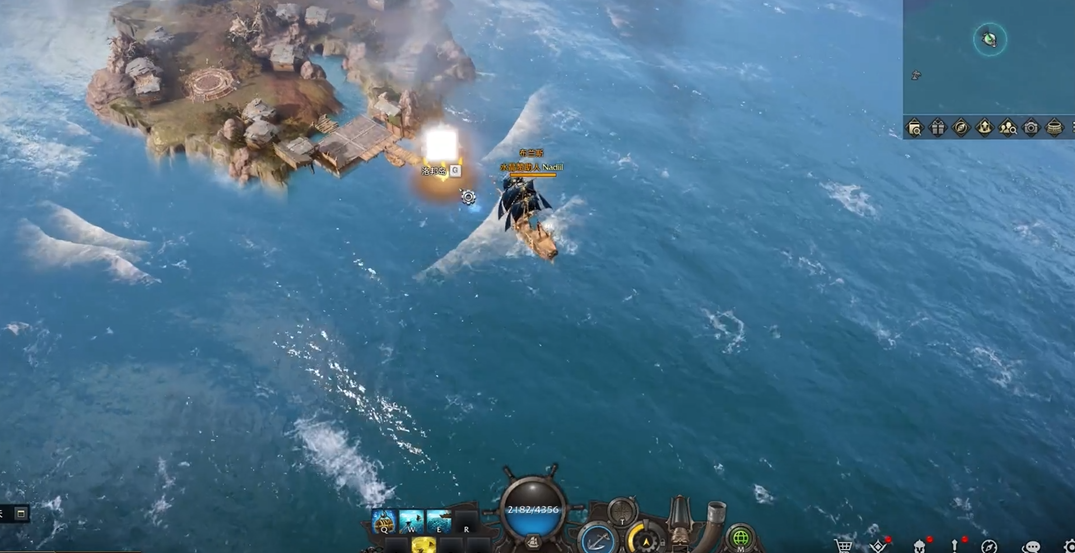
Task: Trigger the E ocean skill icon
Action: point(438,521)
